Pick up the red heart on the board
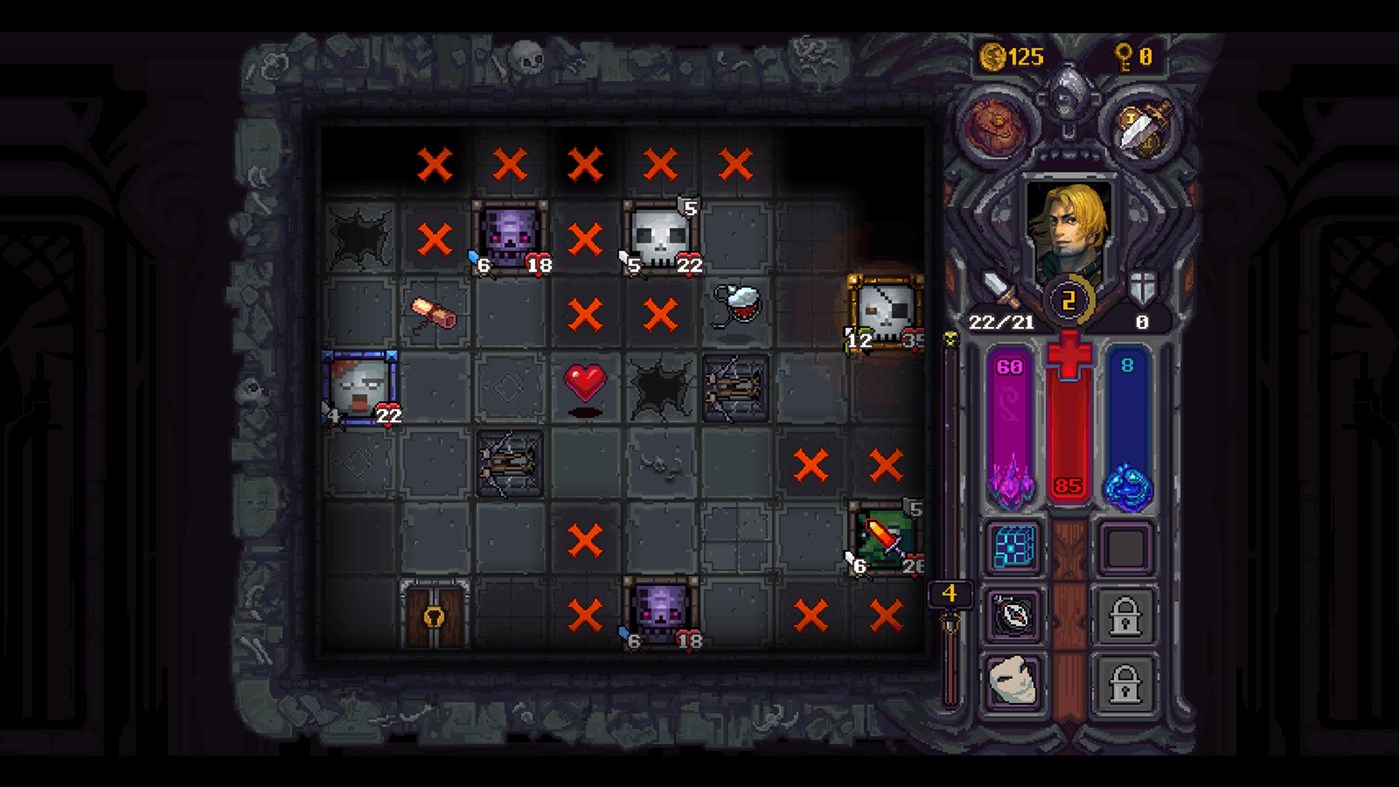The height and width of the screenshot is (787, 1399). click(586, 381)
